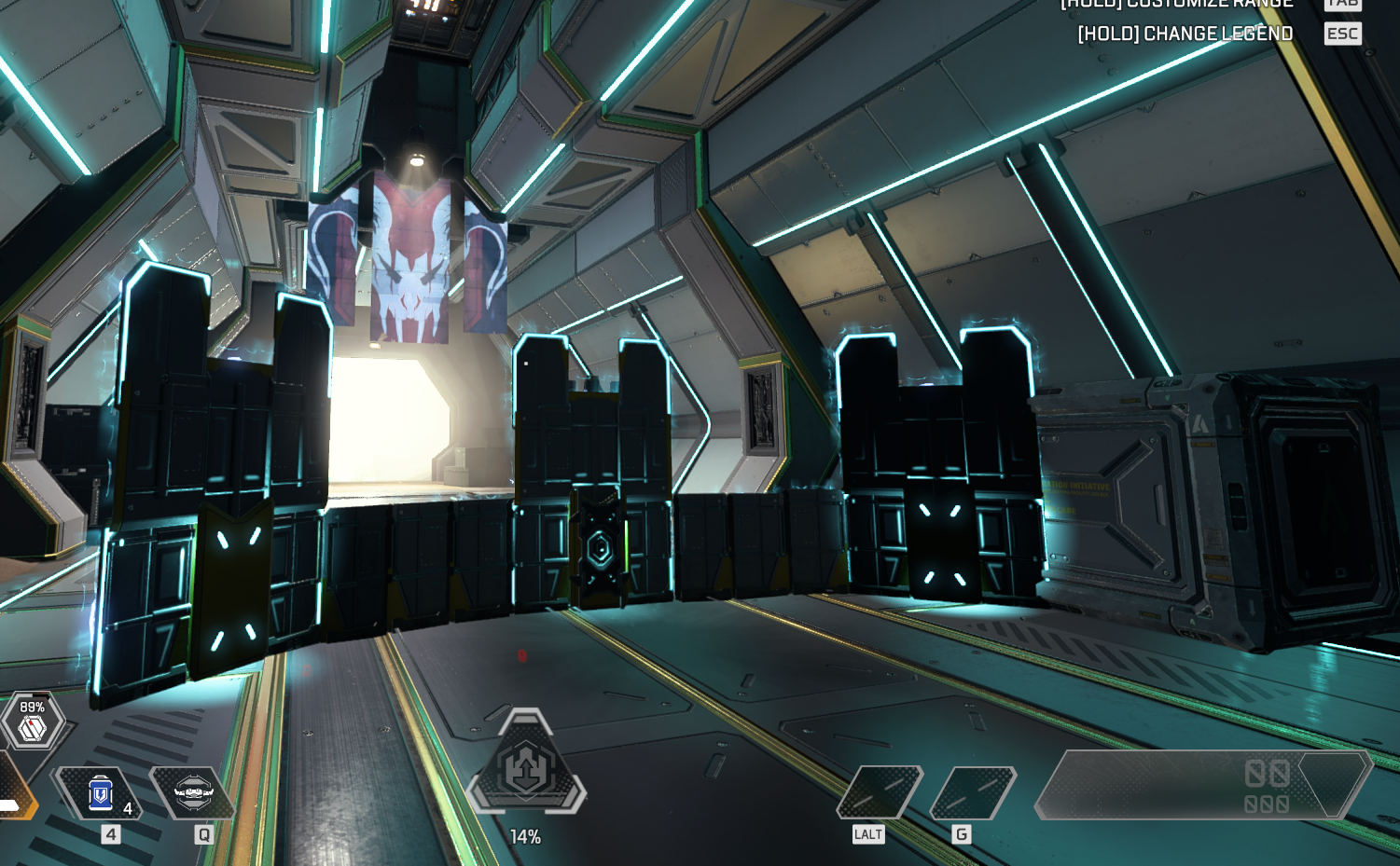Select the empty ordnance slot labeled G
Screen dimensions: 1400x866
(972, 792)
